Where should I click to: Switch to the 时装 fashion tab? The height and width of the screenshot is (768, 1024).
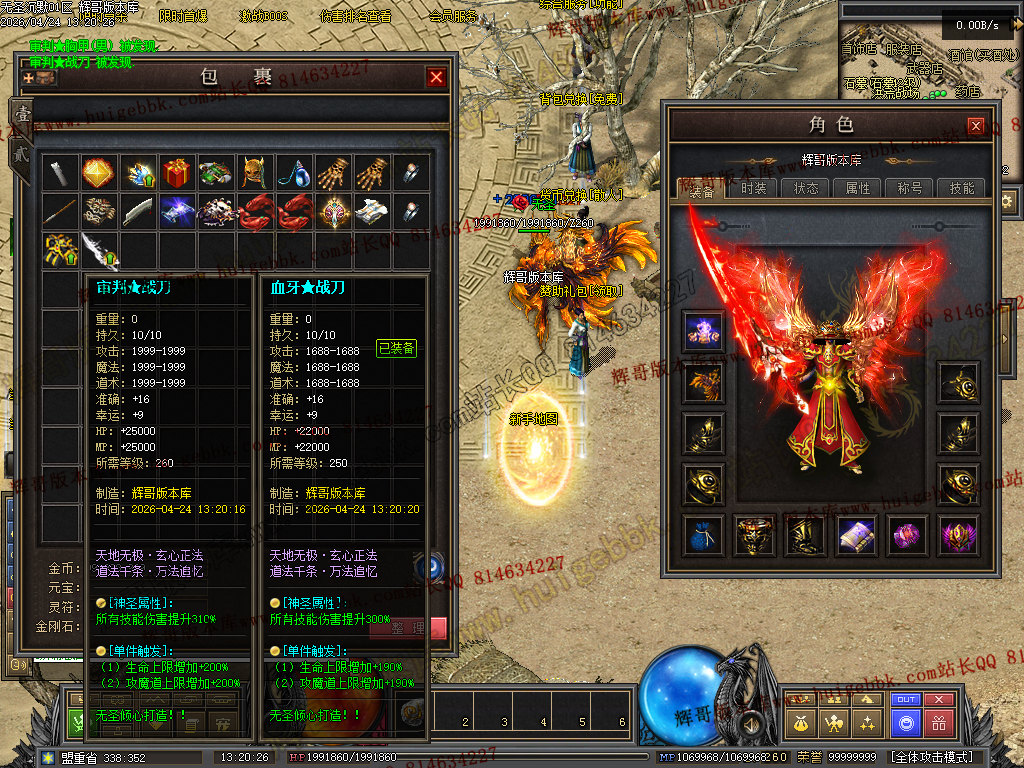click(x=754, y=188)
